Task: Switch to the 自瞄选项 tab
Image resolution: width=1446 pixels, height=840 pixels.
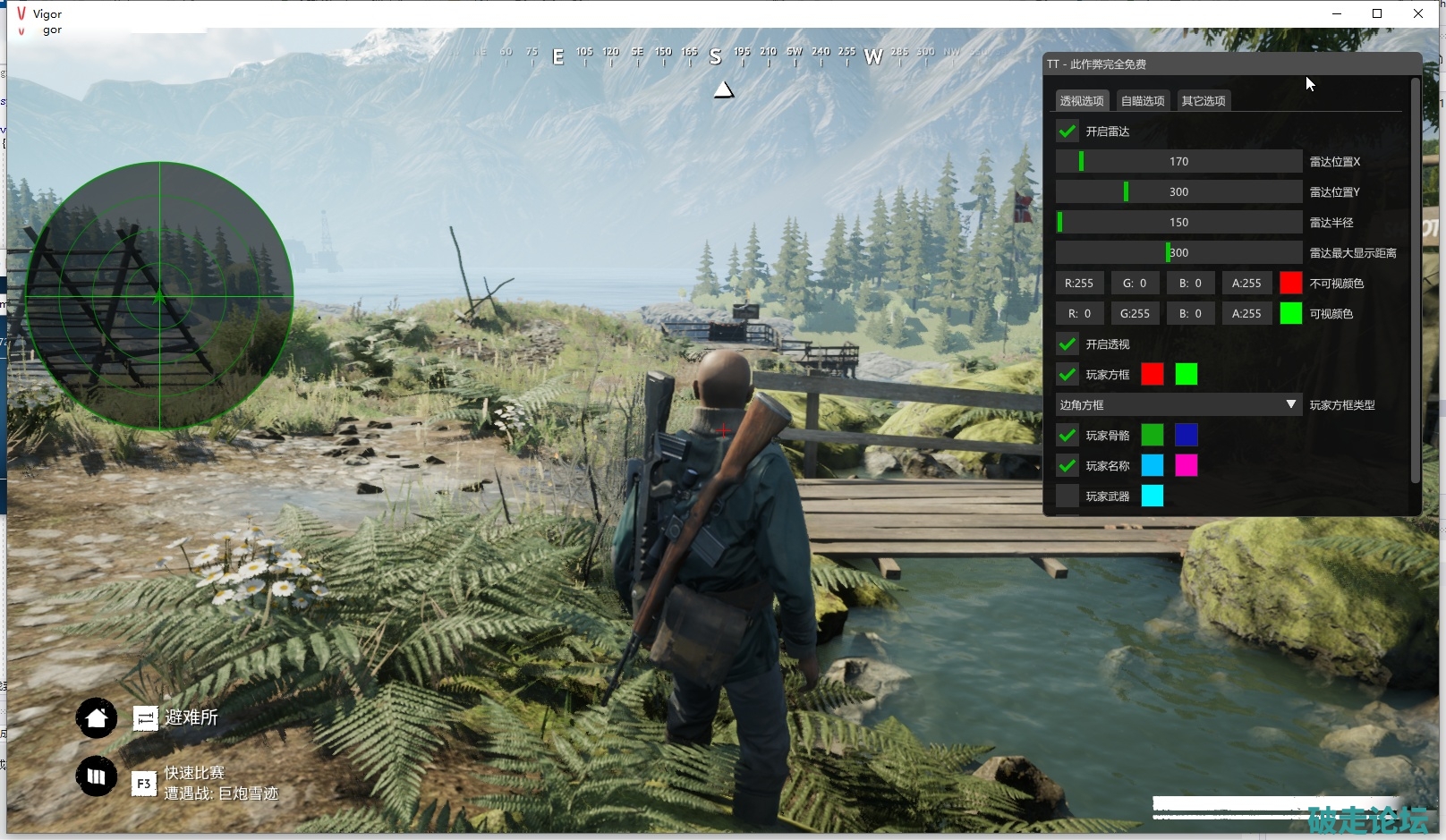Action: point(1143,101)
